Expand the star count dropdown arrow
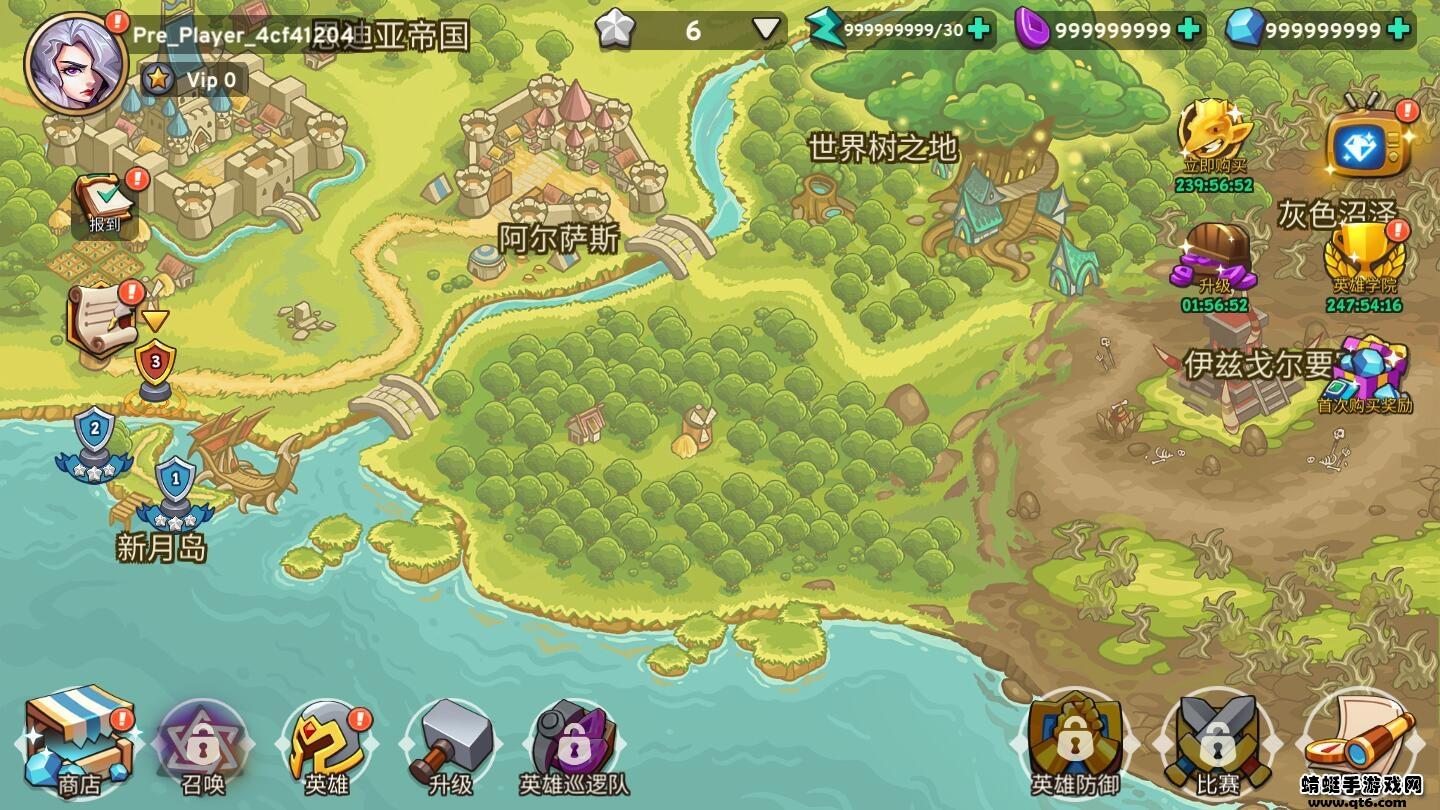 (x=766, y=29)
